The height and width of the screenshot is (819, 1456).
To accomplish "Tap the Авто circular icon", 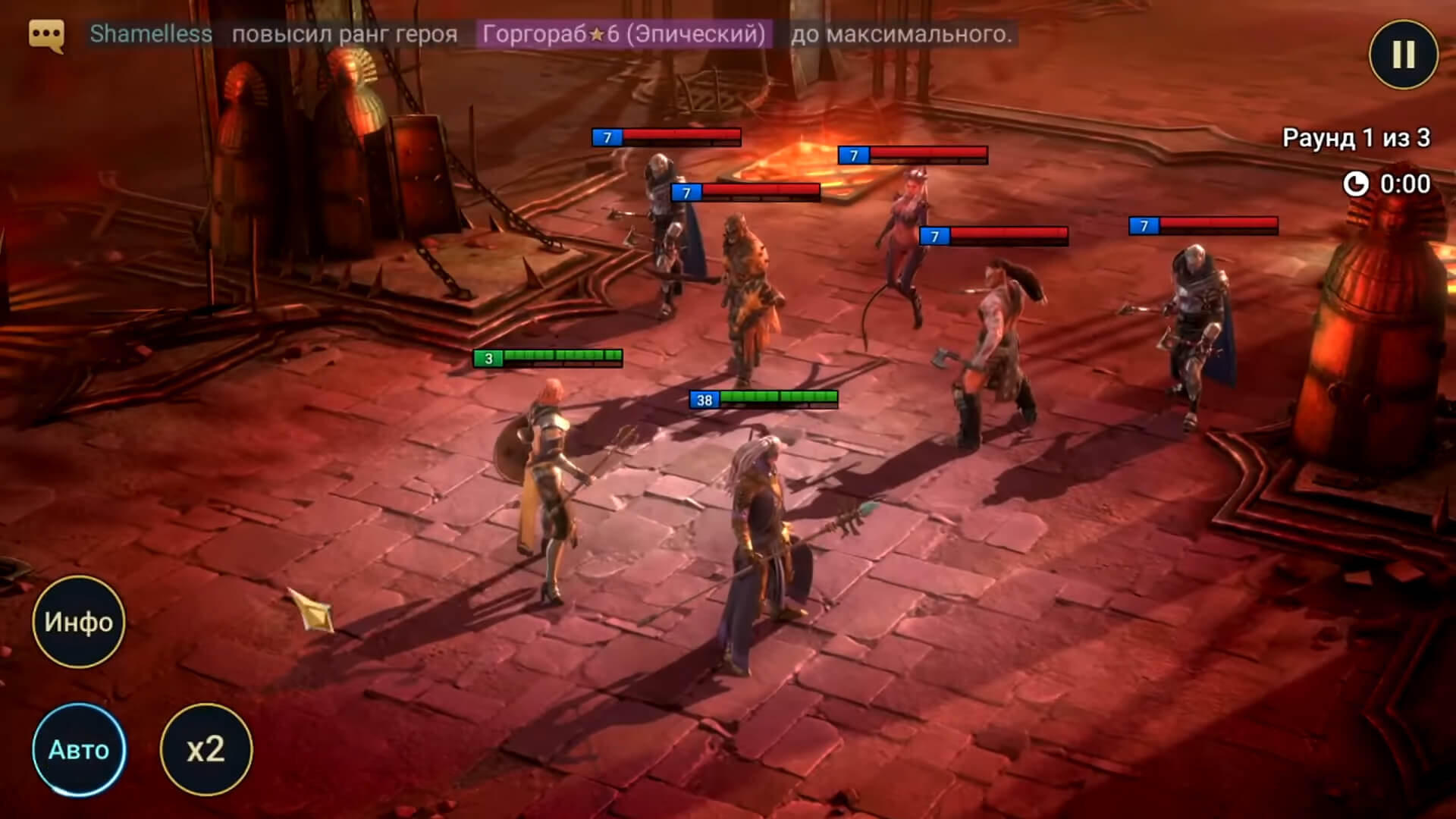I will [x=78, y=751].
